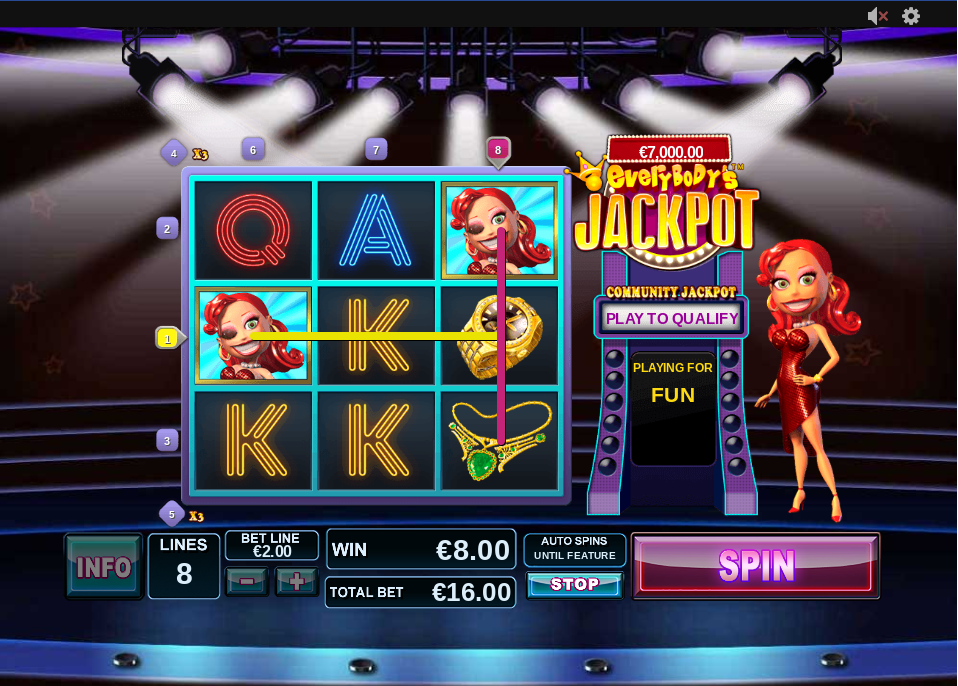This screenshot has height=686, width=958.
Task: Select payline marker 2
Action: coord(167,228)
